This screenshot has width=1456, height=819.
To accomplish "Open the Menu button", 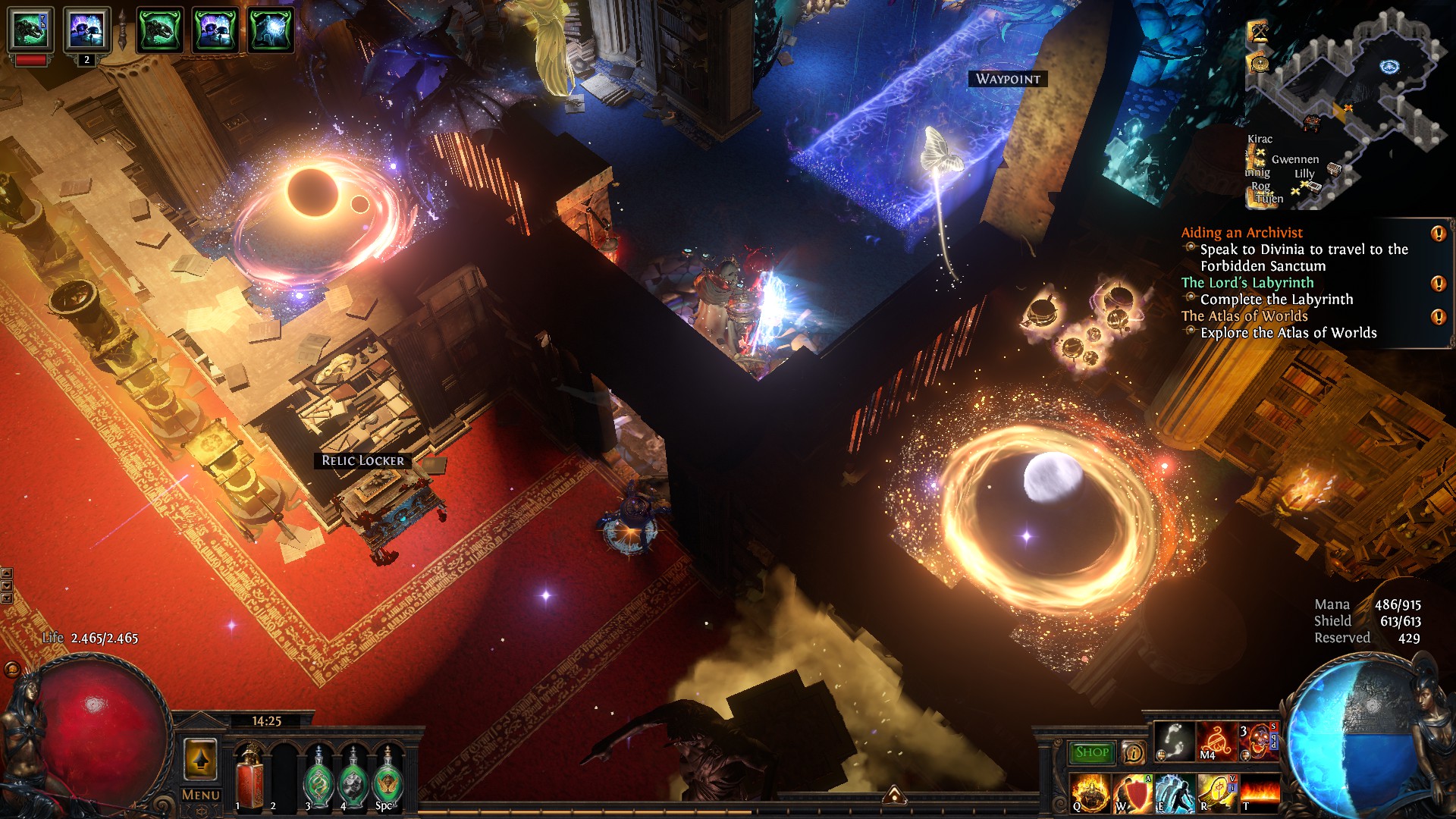I will (201, 795).
